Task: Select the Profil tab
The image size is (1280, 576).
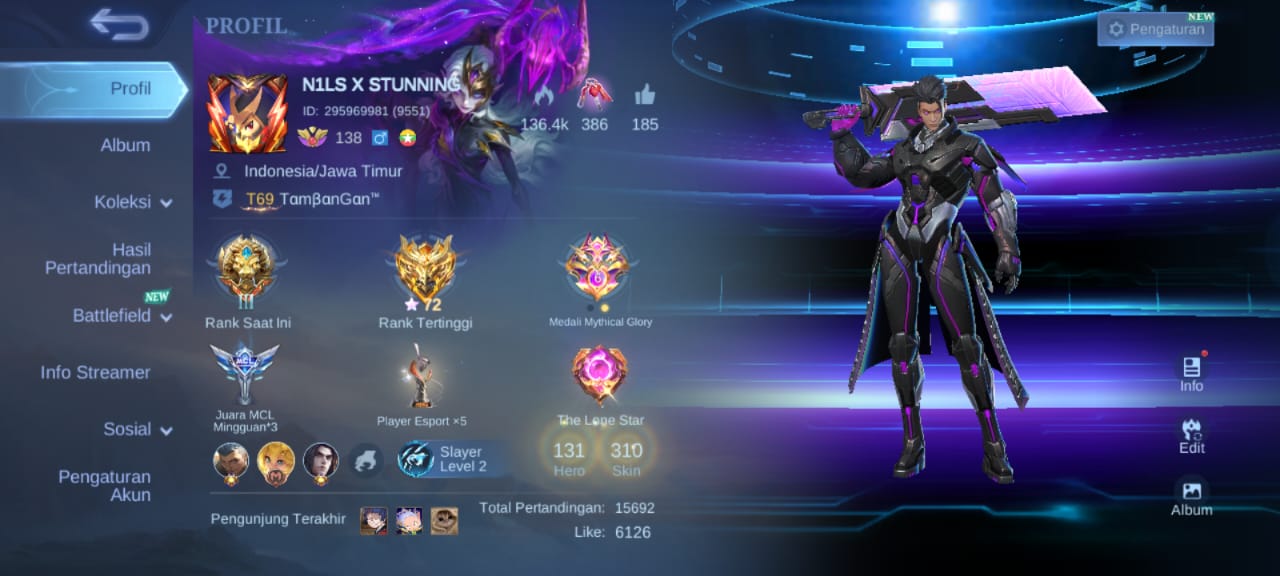Action: point(130,89)
